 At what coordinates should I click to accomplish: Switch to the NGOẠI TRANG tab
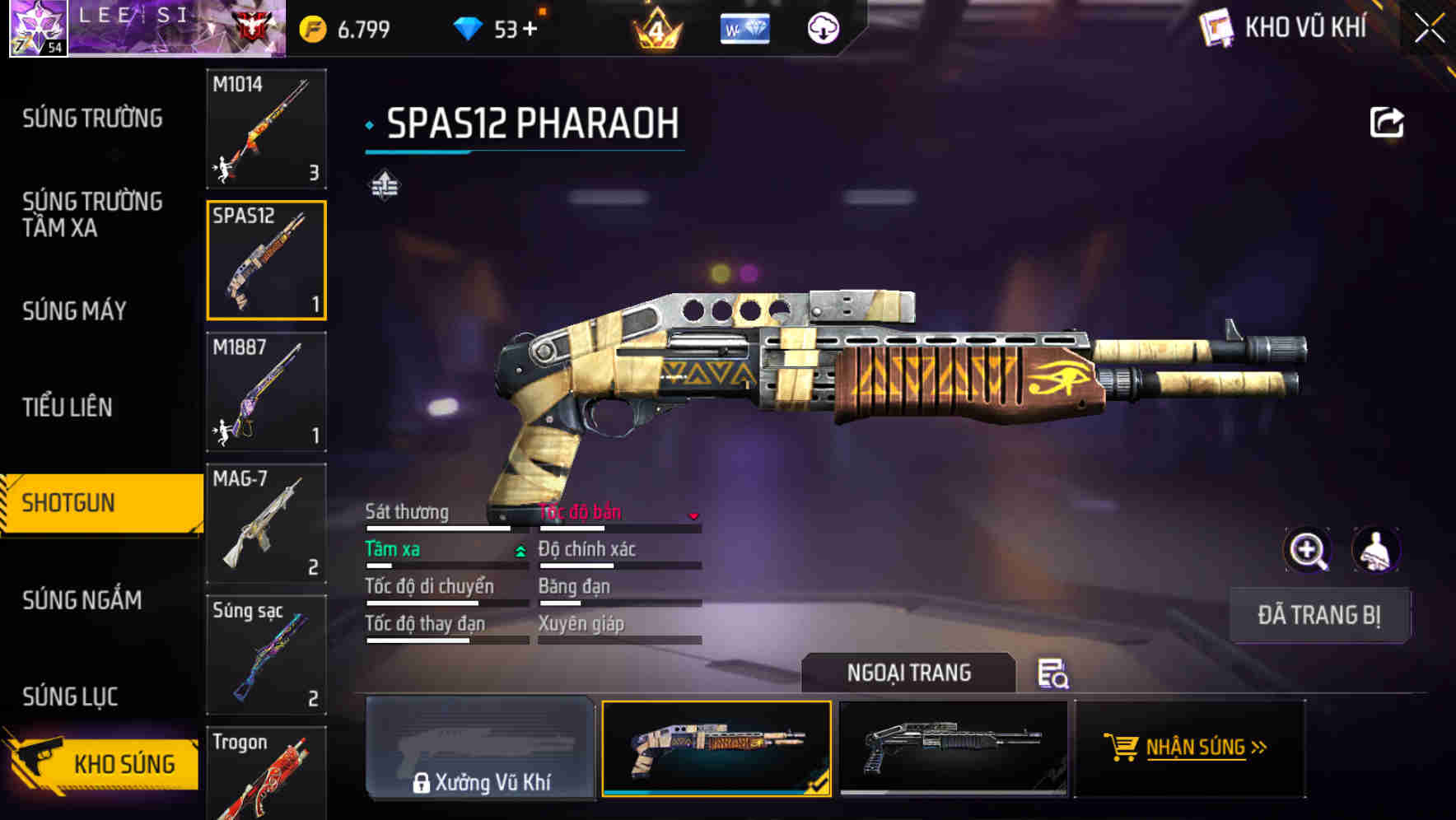(x=909, y=673)
